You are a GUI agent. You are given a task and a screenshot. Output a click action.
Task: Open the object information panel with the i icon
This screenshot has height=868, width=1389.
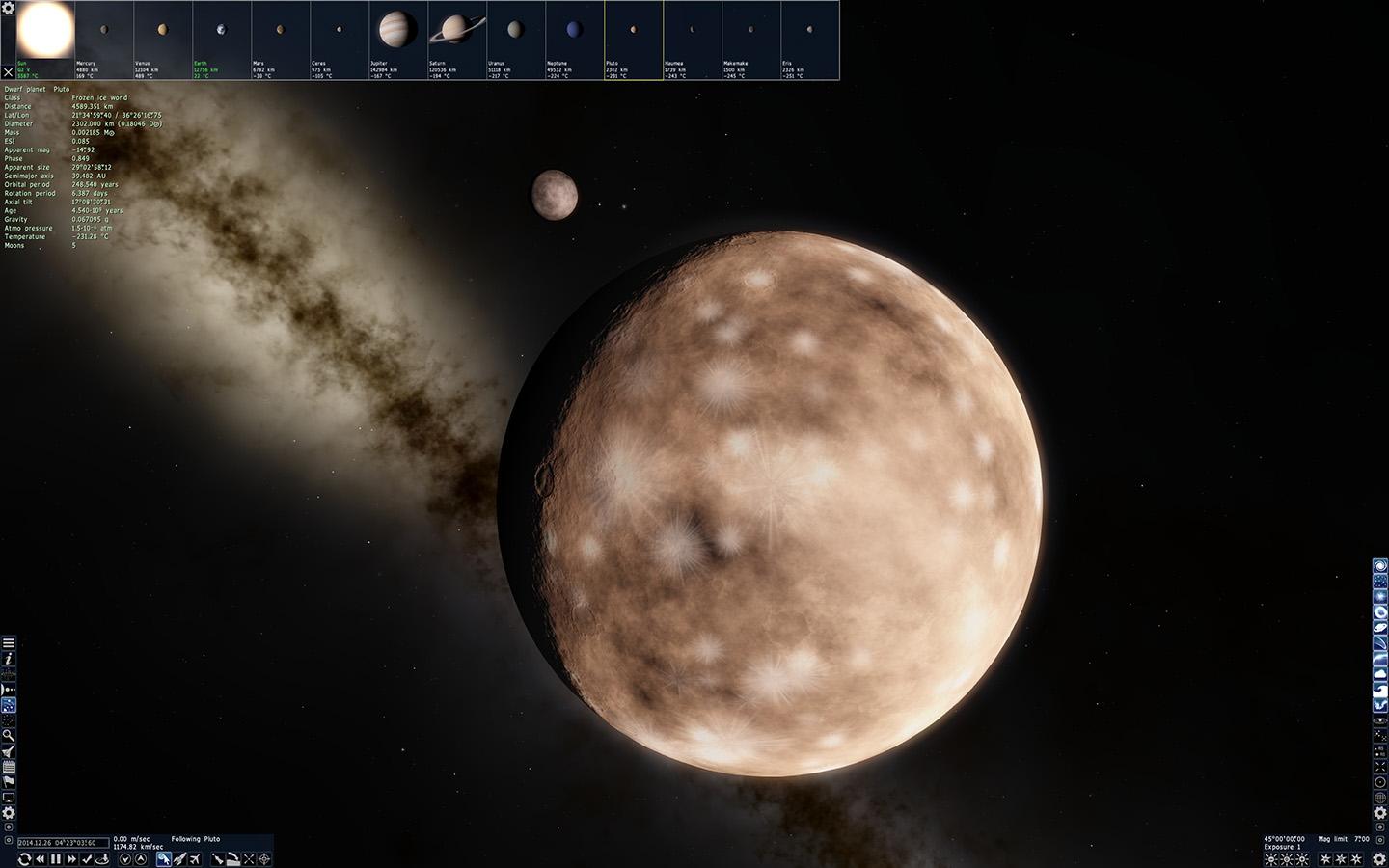tap(10, 661)
